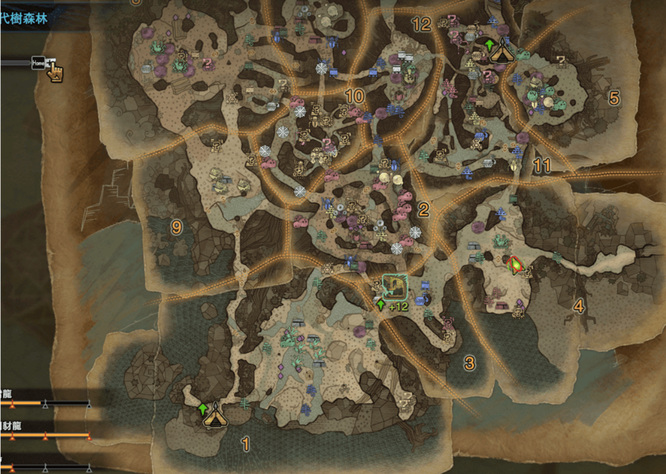This screenshot has height=474, width=666.
Task: Select the area 3 number marker
Action: pos(468,363)
